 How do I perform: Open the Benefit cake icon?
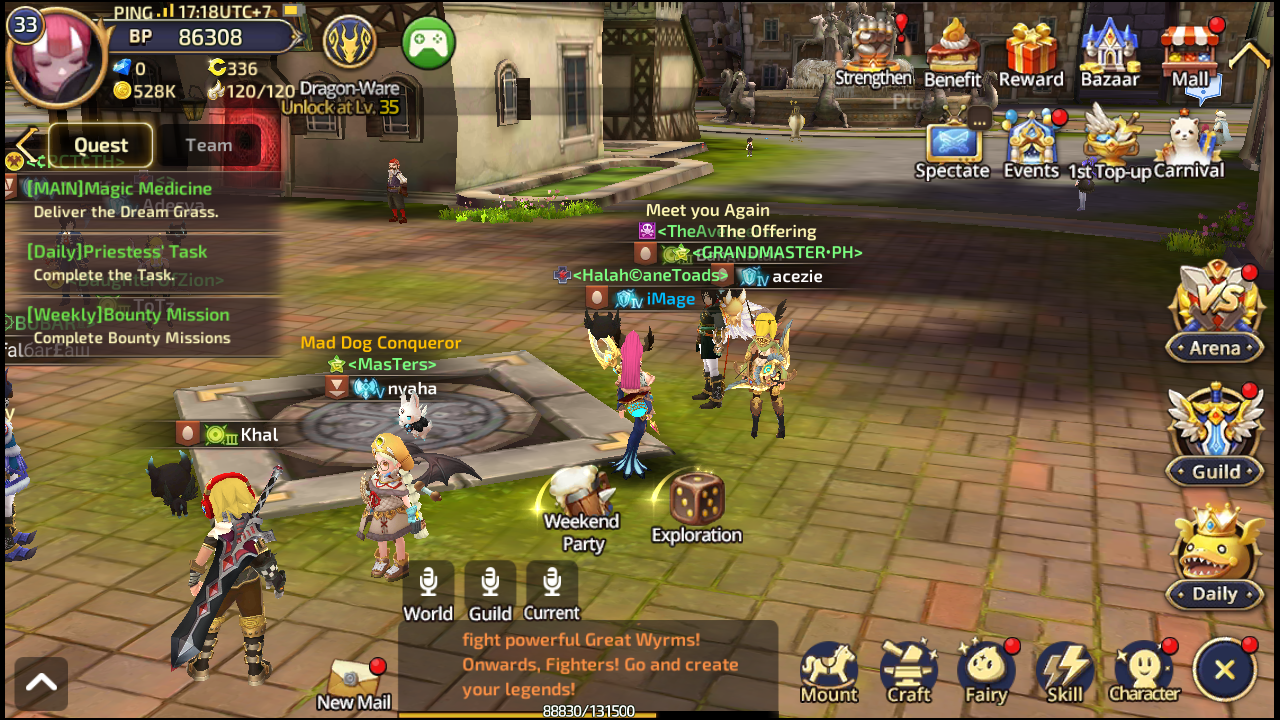[952, 54]
